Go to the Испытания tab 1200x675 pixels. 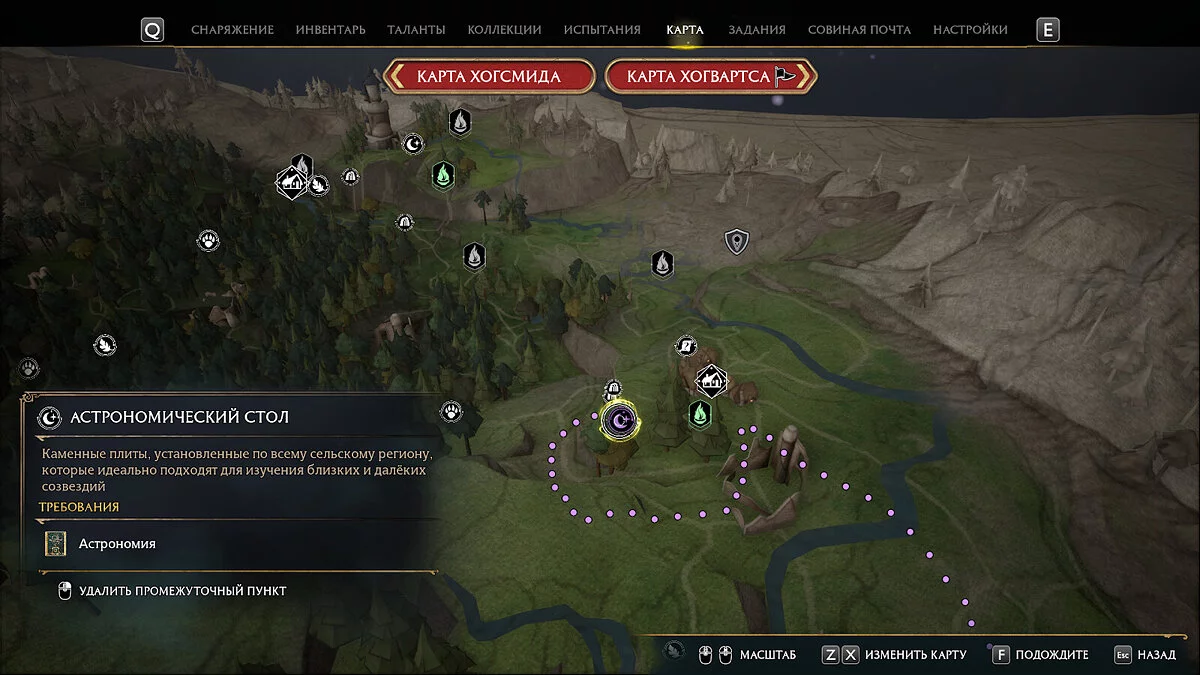[602, 30]
